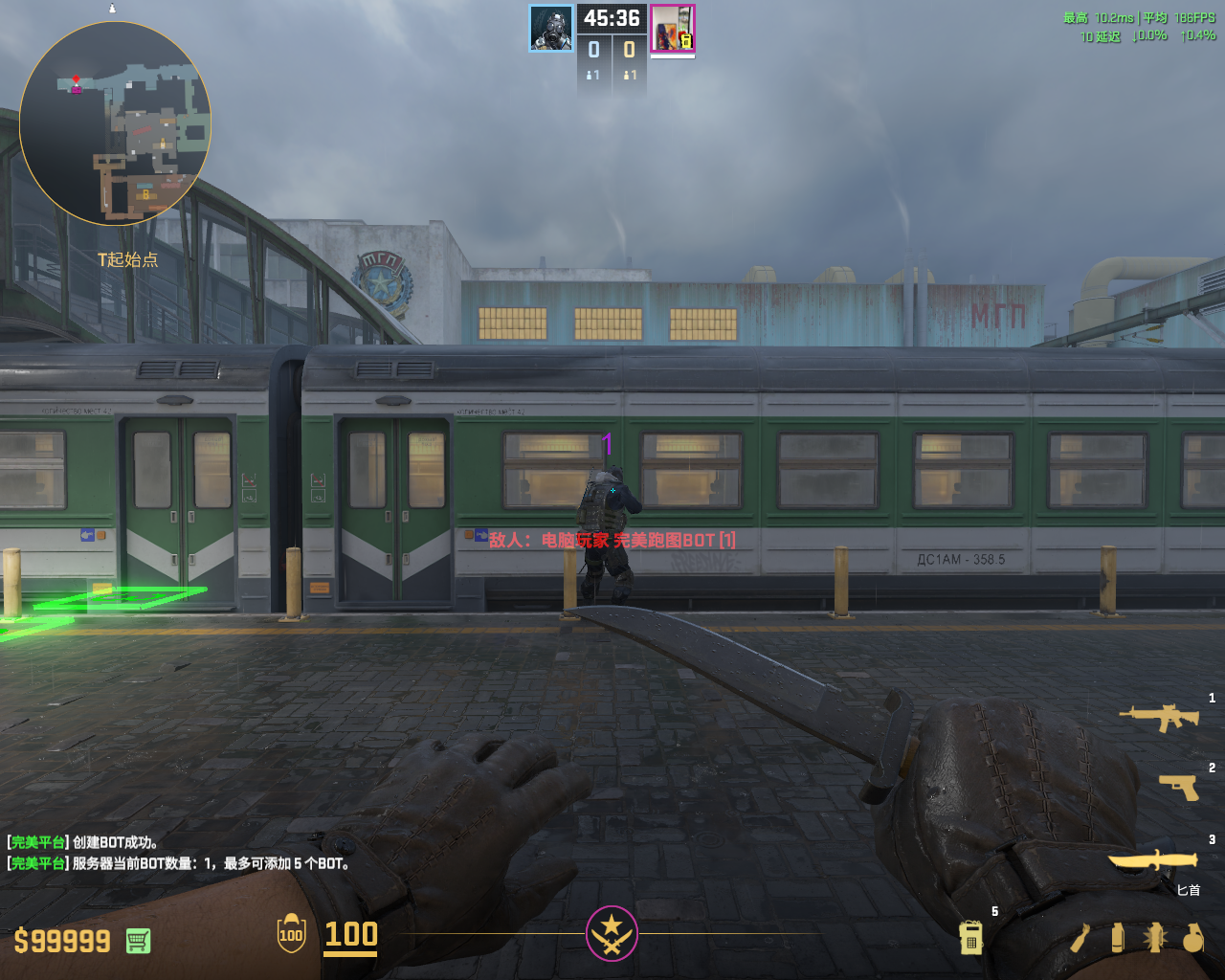Click the armor shield icon
The image size is (1225, 980).
coord(291,935)
